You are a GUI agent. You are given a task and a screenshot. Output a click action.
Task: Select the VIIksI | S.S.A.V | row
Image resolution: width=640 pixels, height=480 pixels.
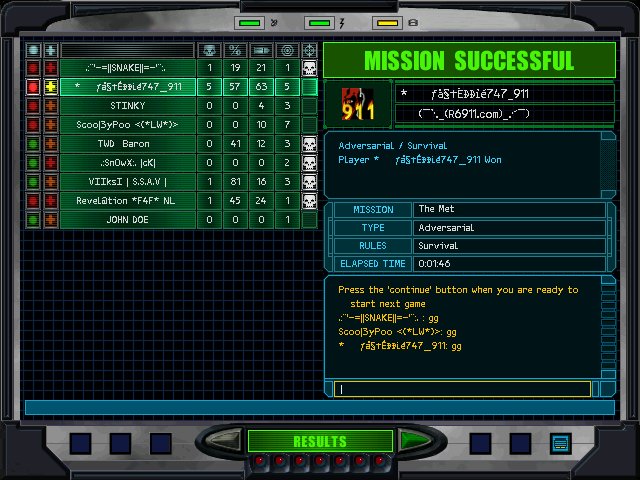(x=127, y=182)
